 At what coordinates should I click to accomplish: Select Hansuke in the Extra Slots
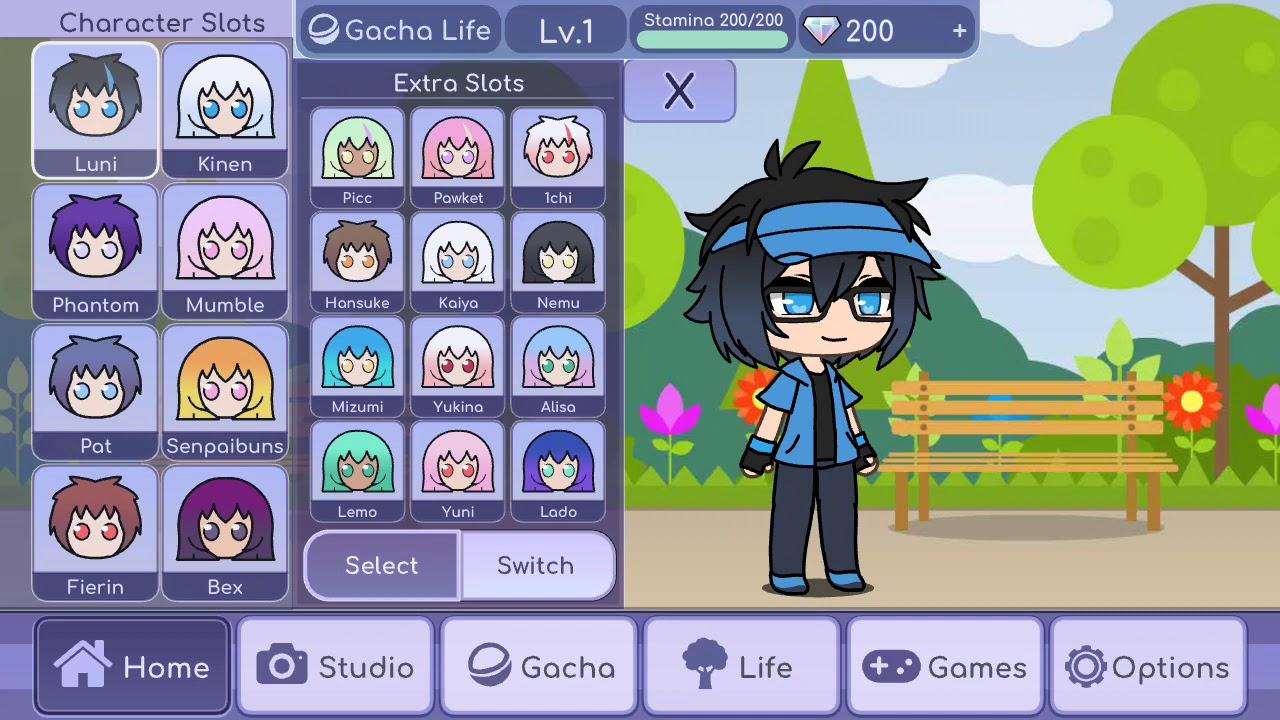click(x=357, y=260)
